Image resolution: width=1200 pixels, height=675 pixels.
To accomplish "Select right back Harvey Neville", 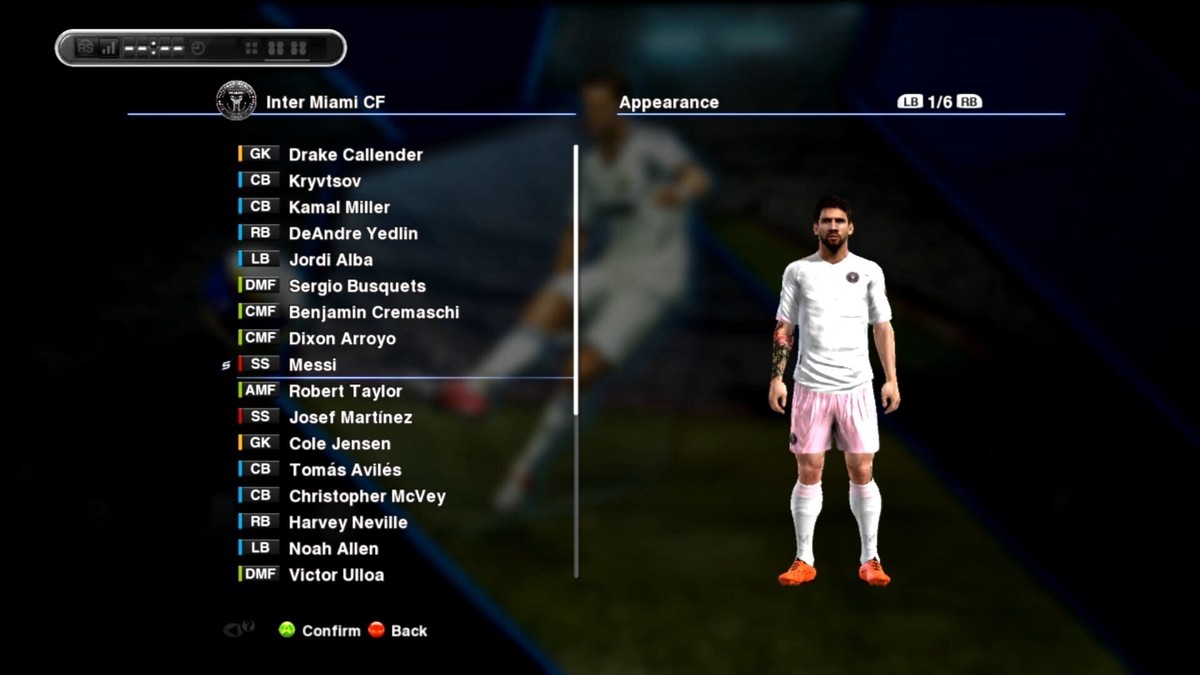I will (x=348, y=522).
